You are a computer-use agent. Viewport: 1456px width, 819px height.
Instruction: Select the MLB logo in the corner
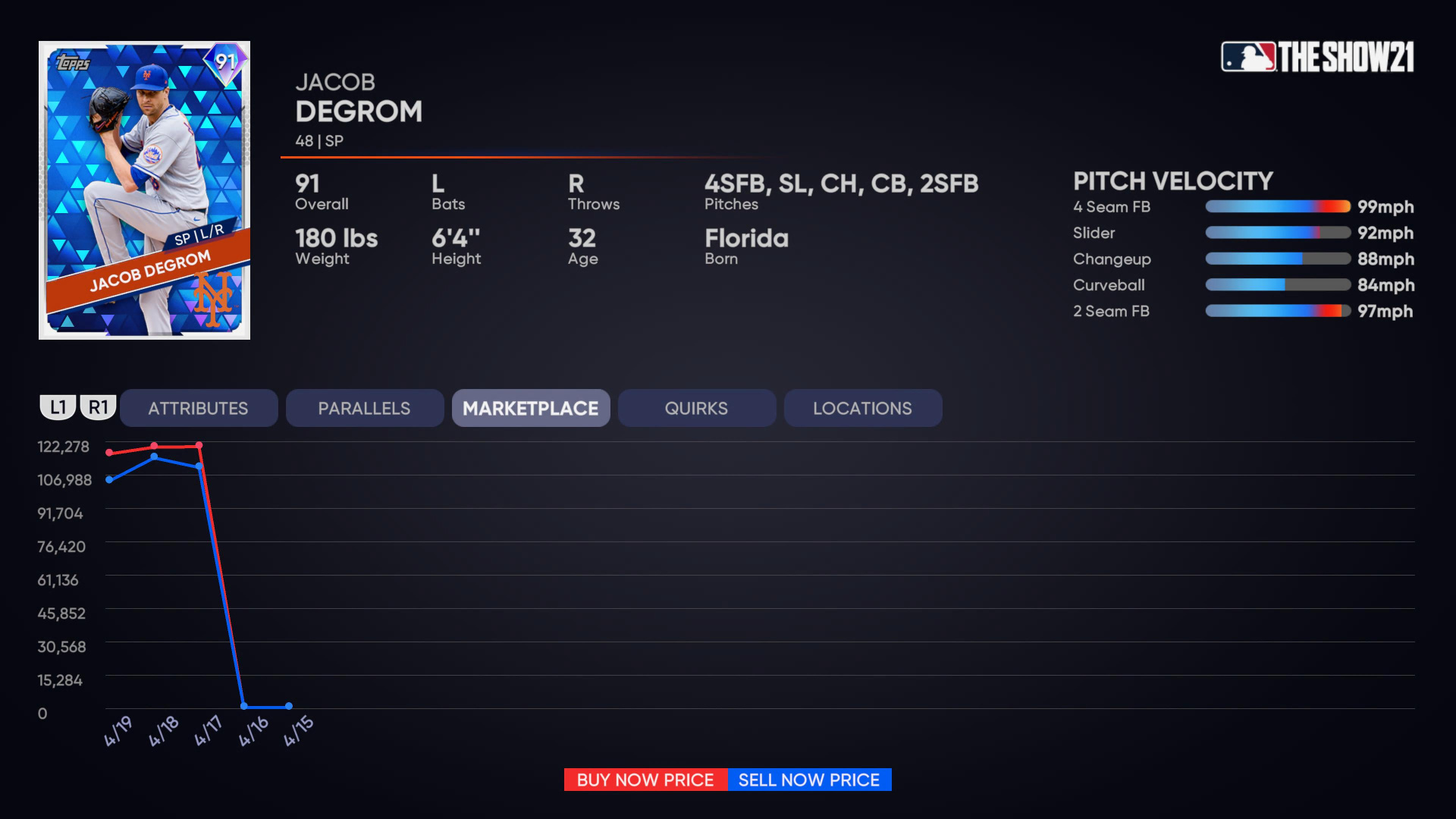pos(1249,57)
